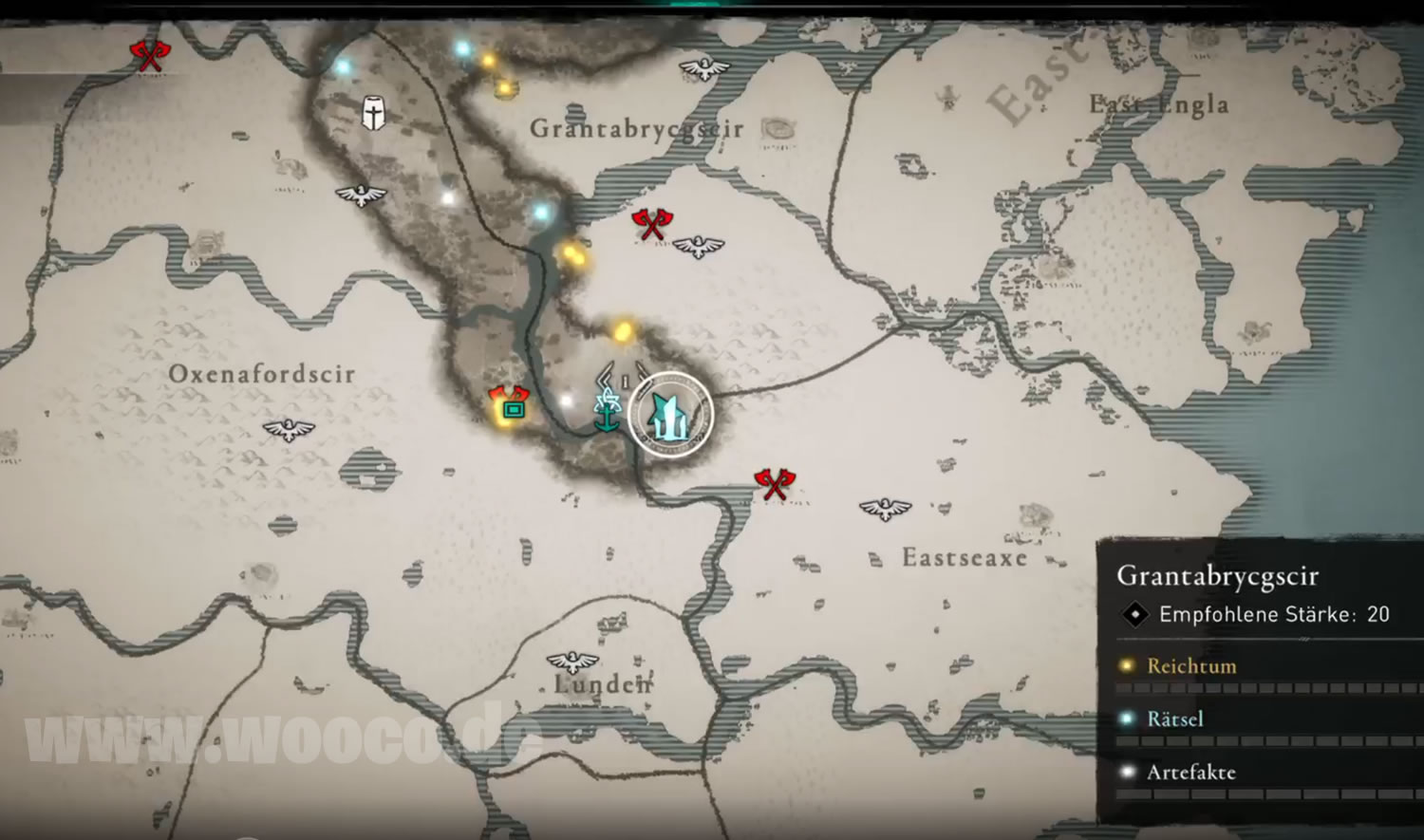
Task: Select the eagle viewpoint above Lunden label
Action: (x=573, y=662)
